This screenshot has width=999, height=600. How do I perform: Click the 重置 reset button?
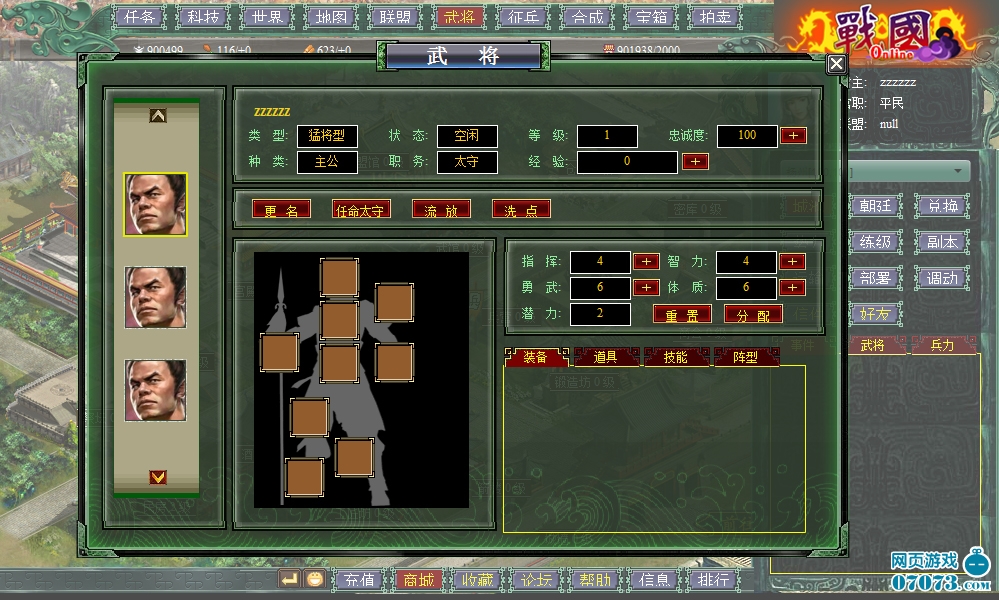[x=682, y=313]
